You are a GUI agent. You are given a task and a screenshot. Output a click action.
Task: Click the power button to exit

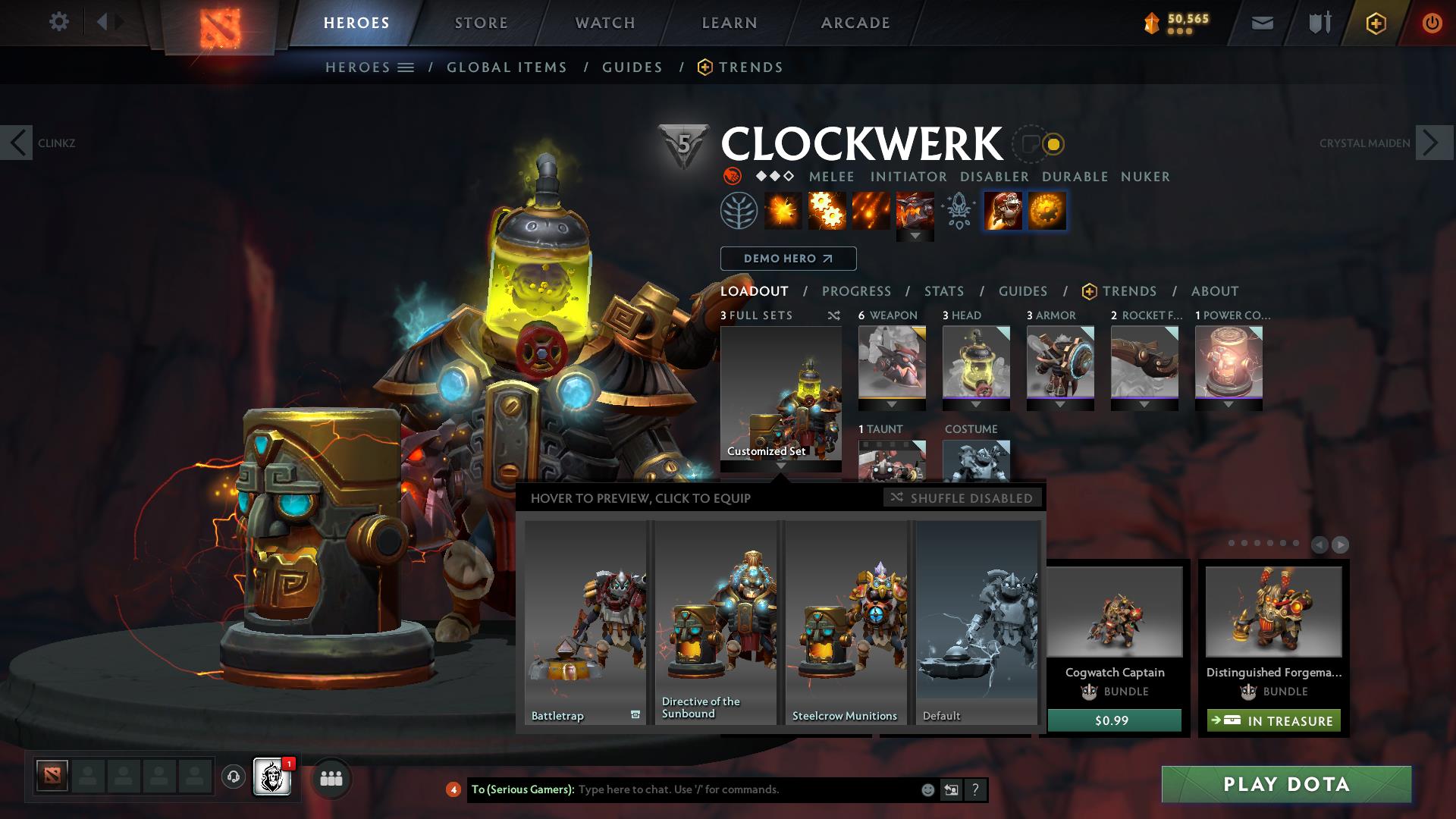coord(1432,22)
